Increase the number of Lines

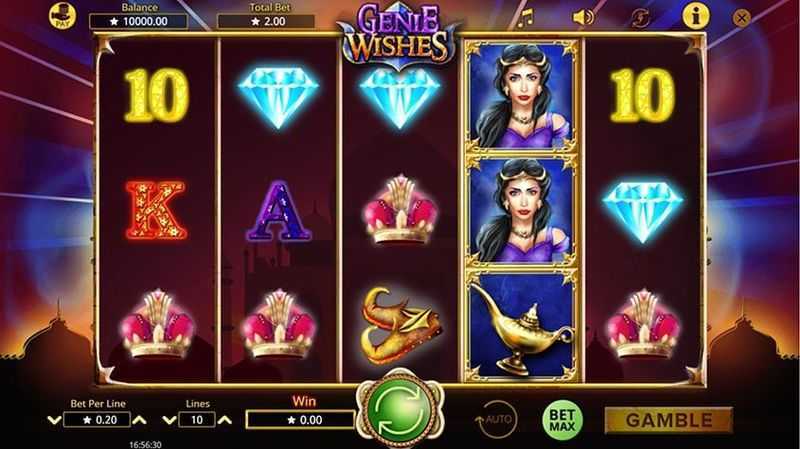pos(225,420)
